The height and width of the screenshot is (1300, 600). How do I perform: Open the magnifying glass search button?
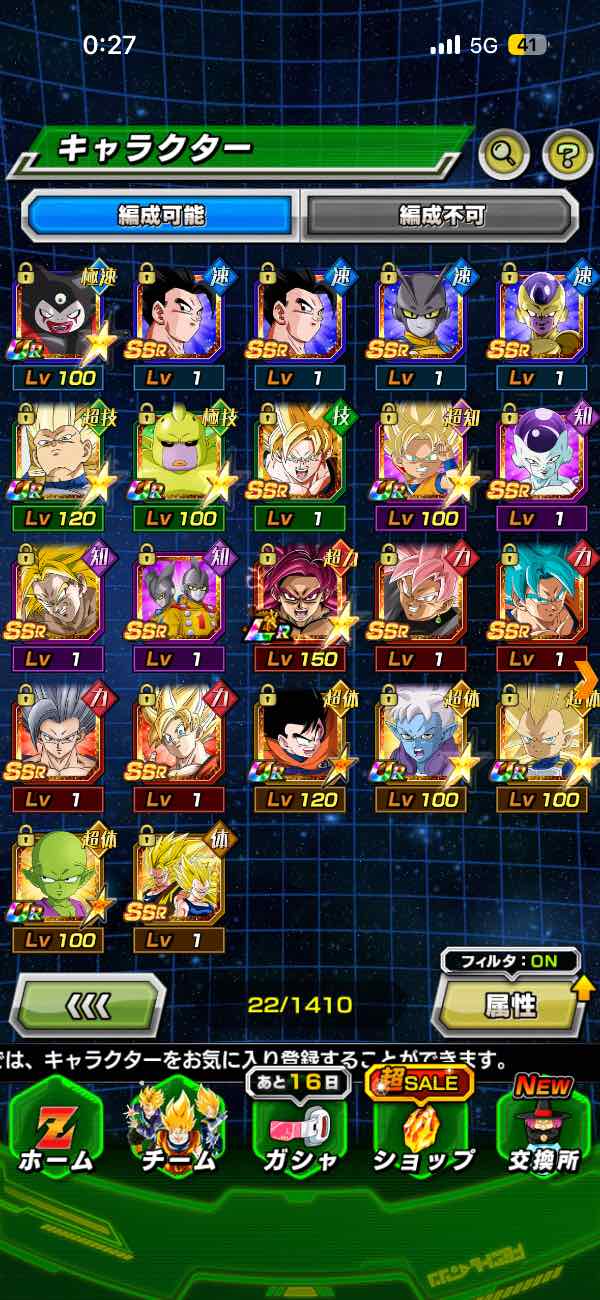tap(504, 153)
